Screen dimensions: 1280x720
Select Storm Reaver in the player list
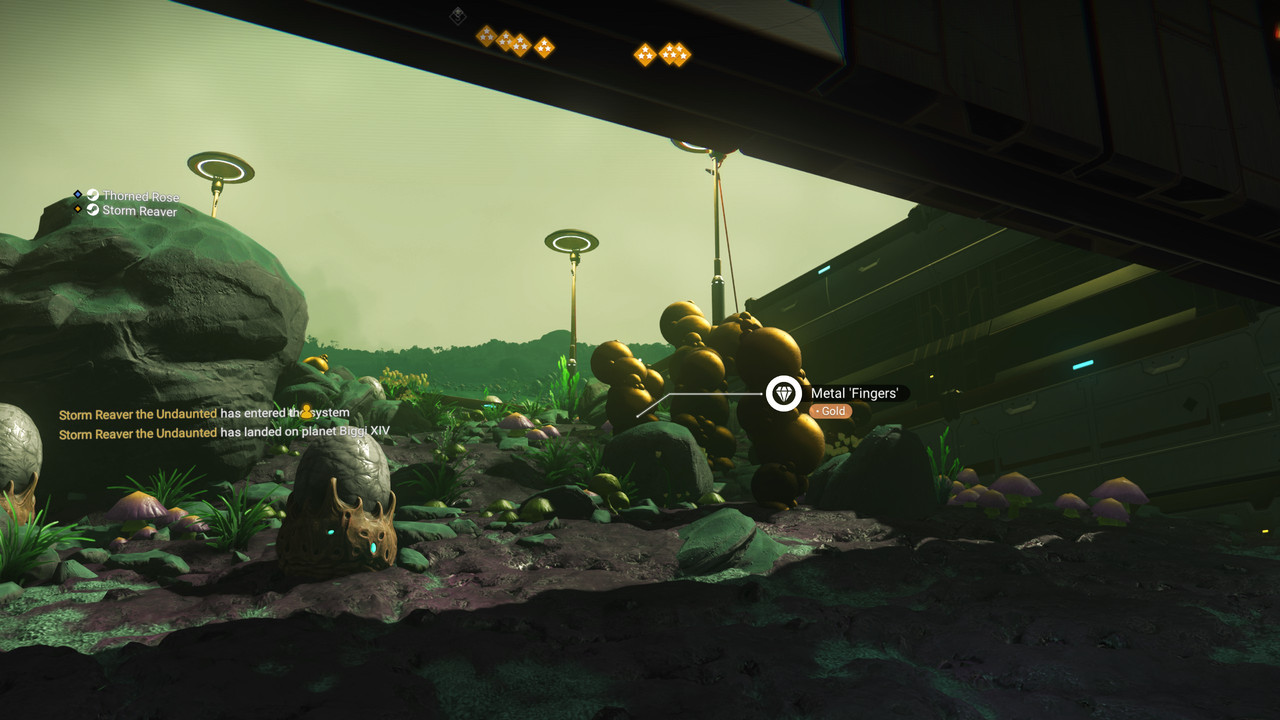(x=139, y=211)
